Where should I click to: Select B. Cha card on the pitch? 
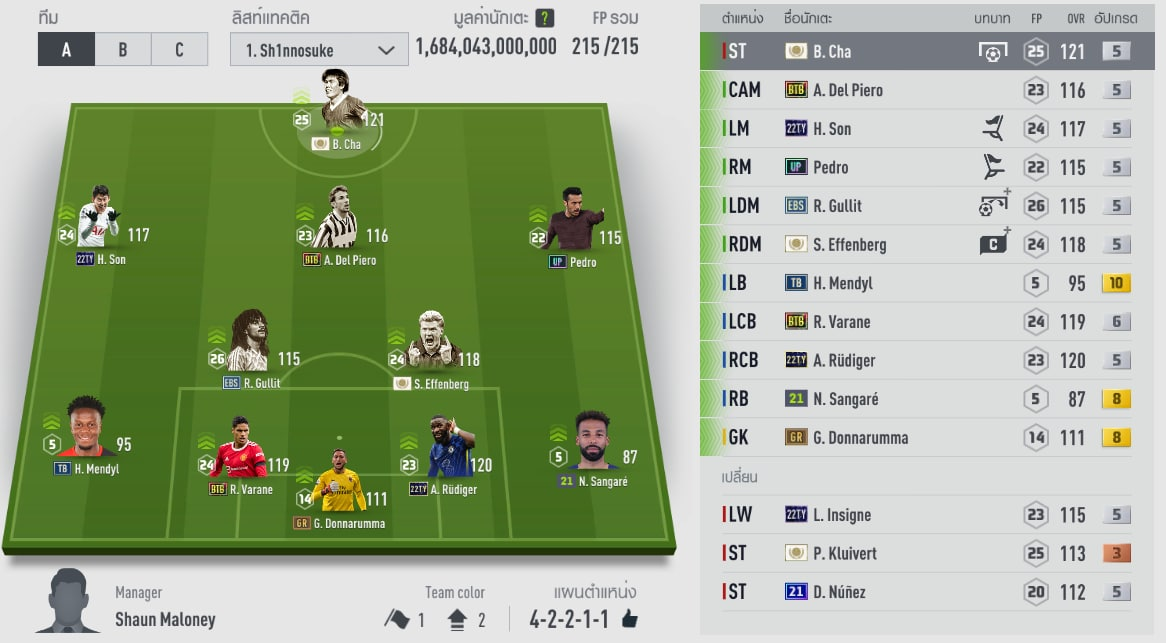pos(338,110)
